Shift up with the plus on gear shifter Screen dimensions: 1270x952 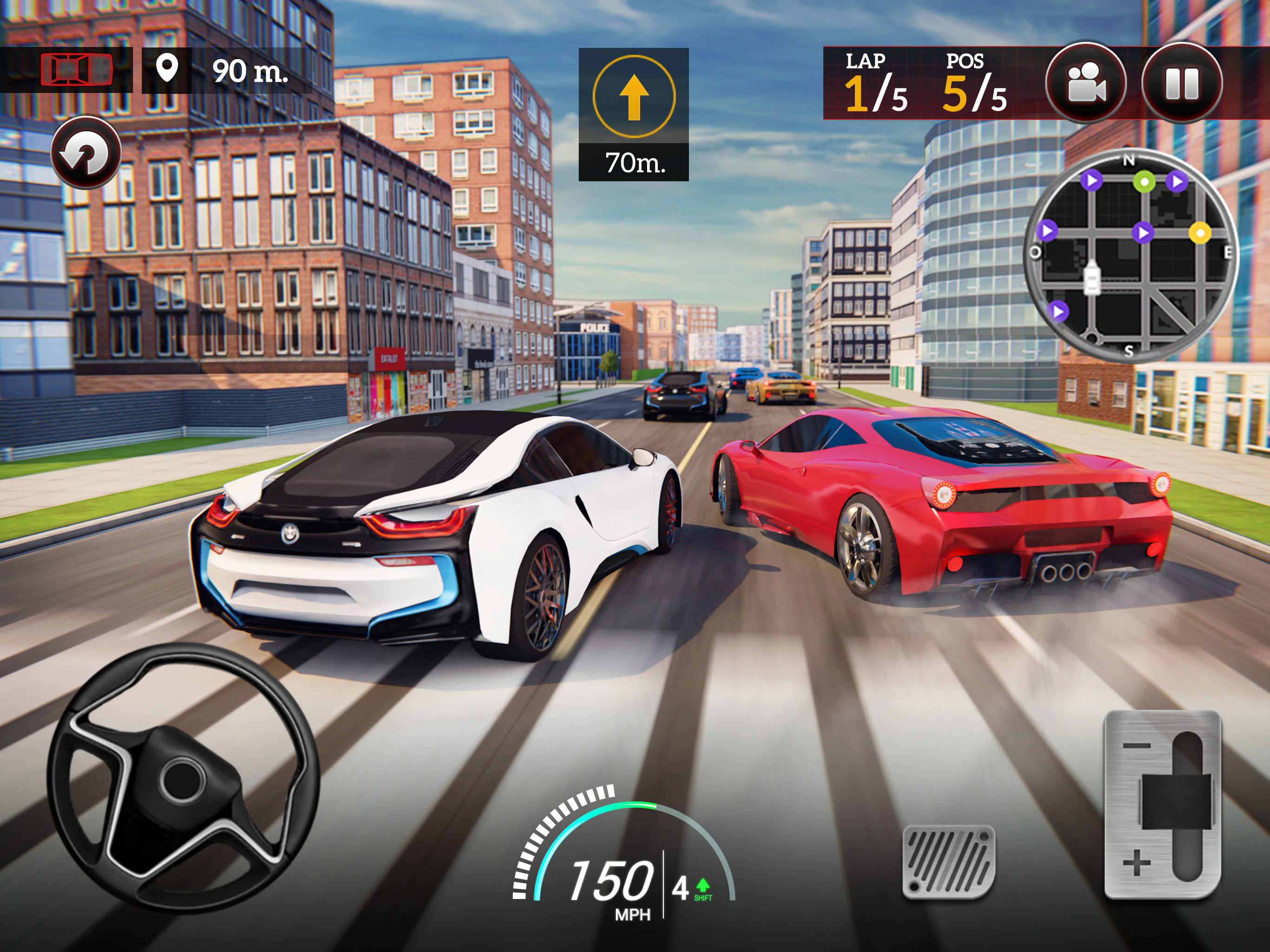point(1137,863)
